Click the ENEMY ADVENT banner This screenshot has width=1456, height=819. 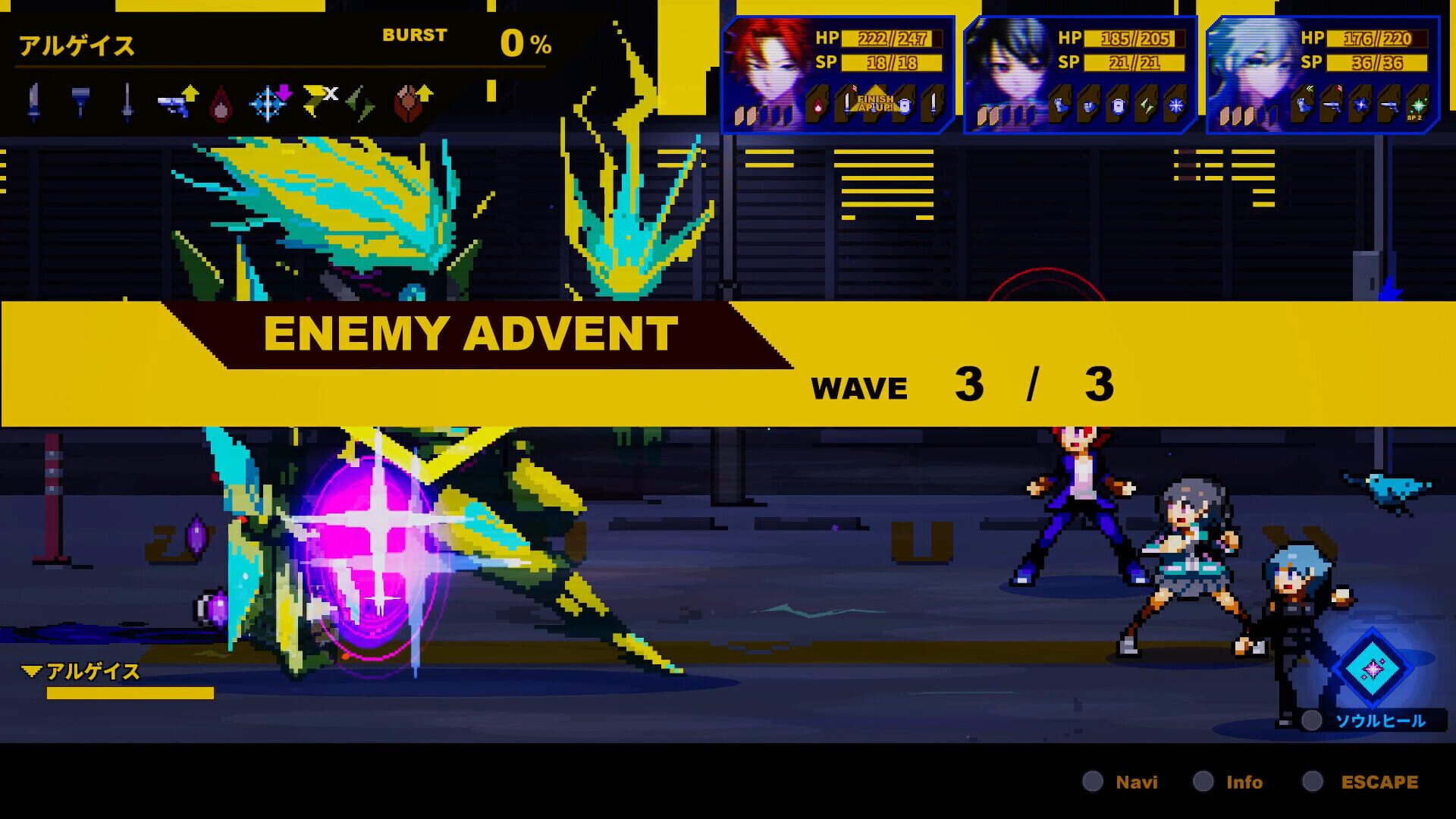(x=470, y=332)
